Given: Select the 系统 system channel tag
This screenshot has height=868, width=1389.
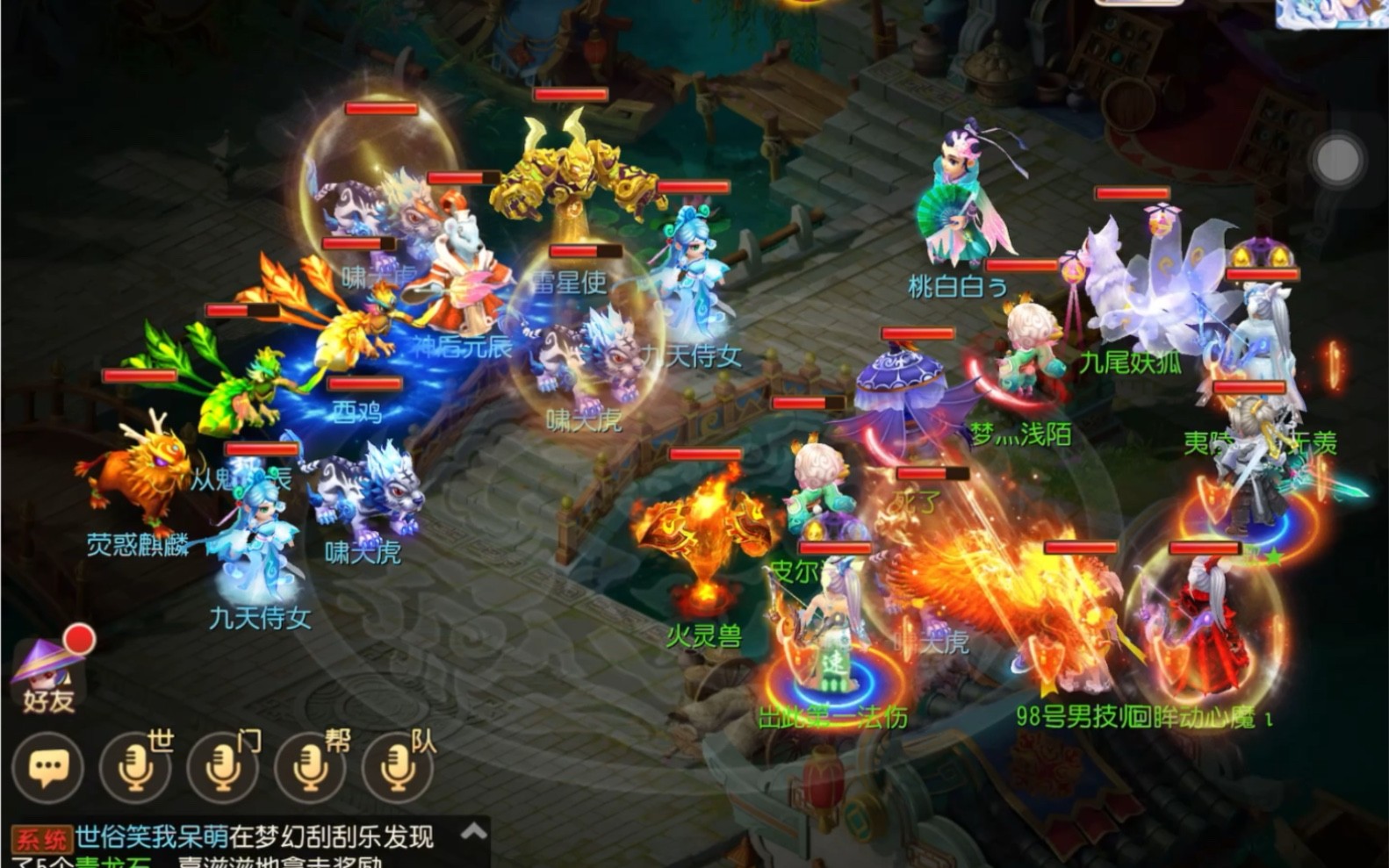Looking at the screenshot, I should [x=42, y=836].
